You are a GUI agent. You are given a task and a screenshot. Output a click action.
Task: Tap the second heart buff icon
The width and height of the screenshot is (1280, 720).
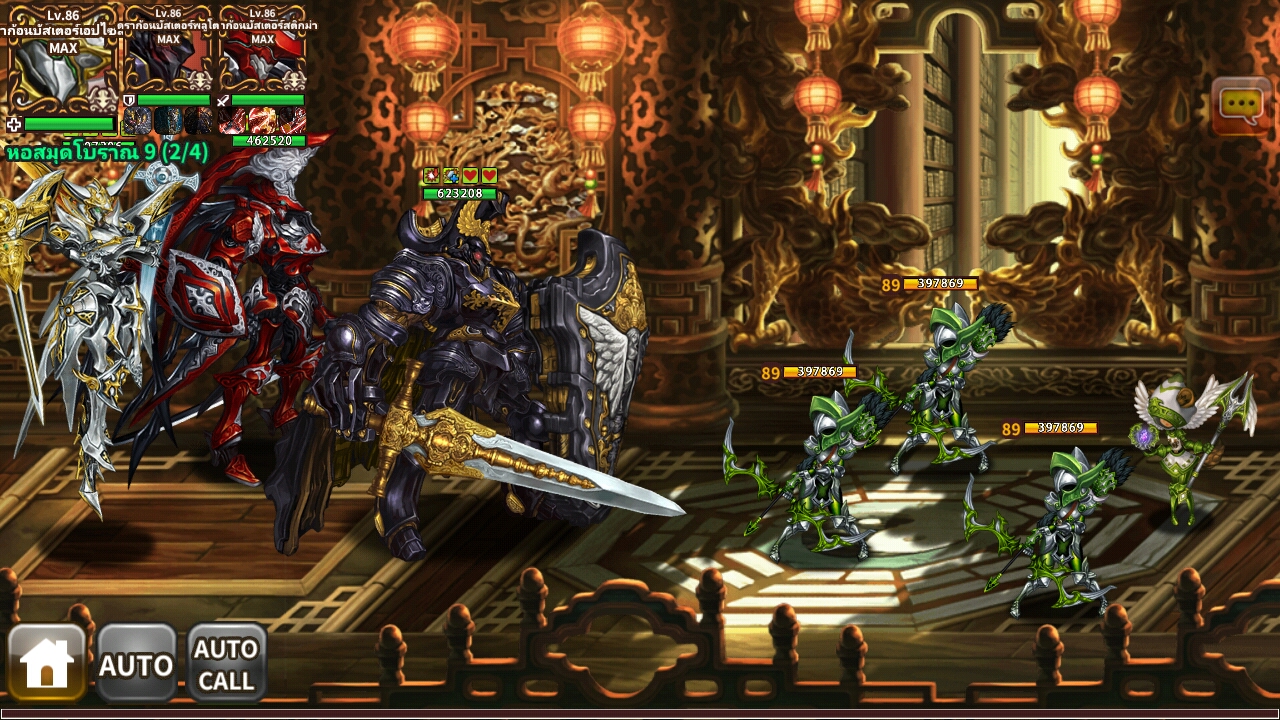489,174
